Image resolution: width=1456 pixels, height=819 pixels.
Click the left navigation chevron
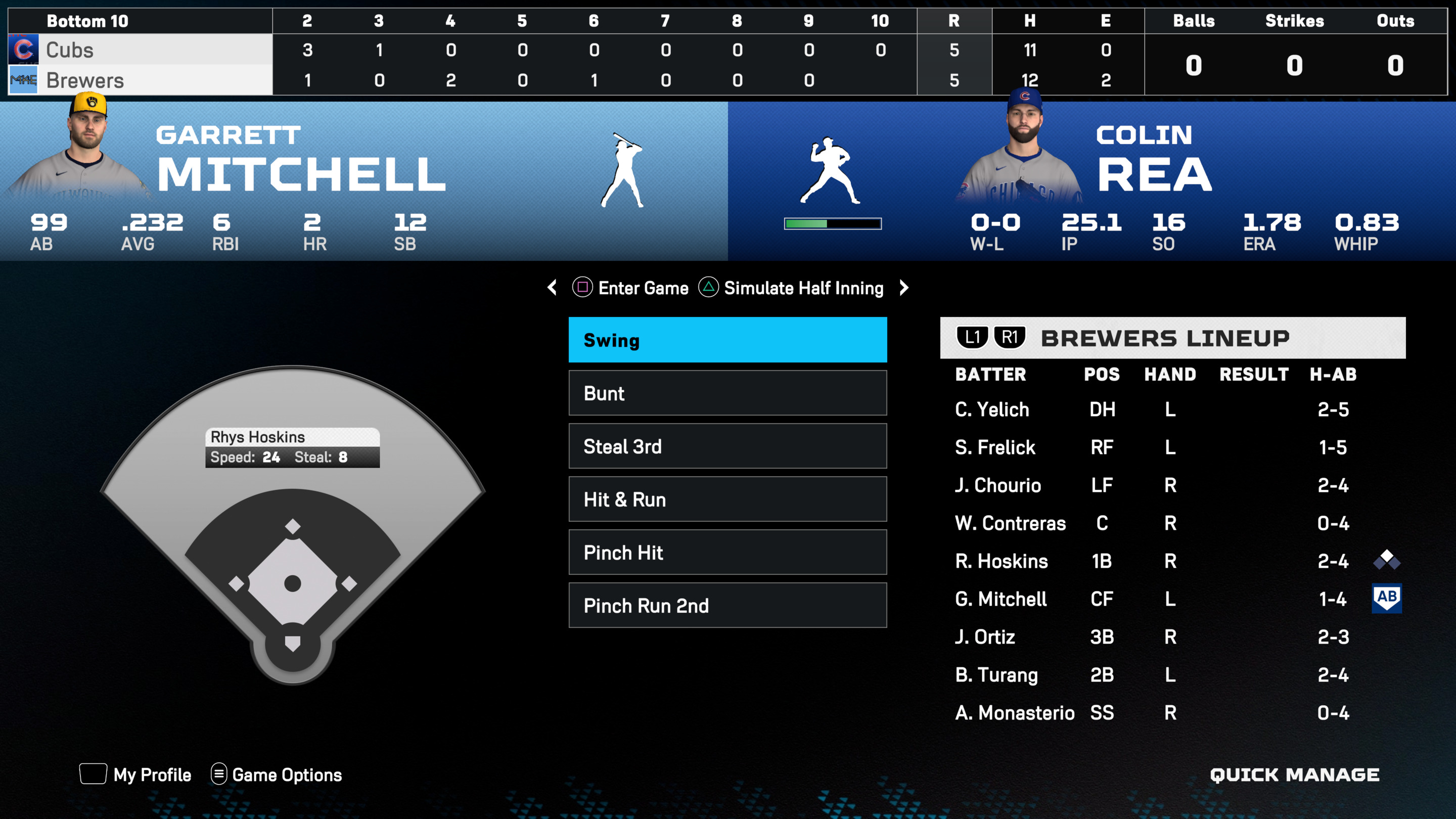pyautogui.click(x=552, y=288)
